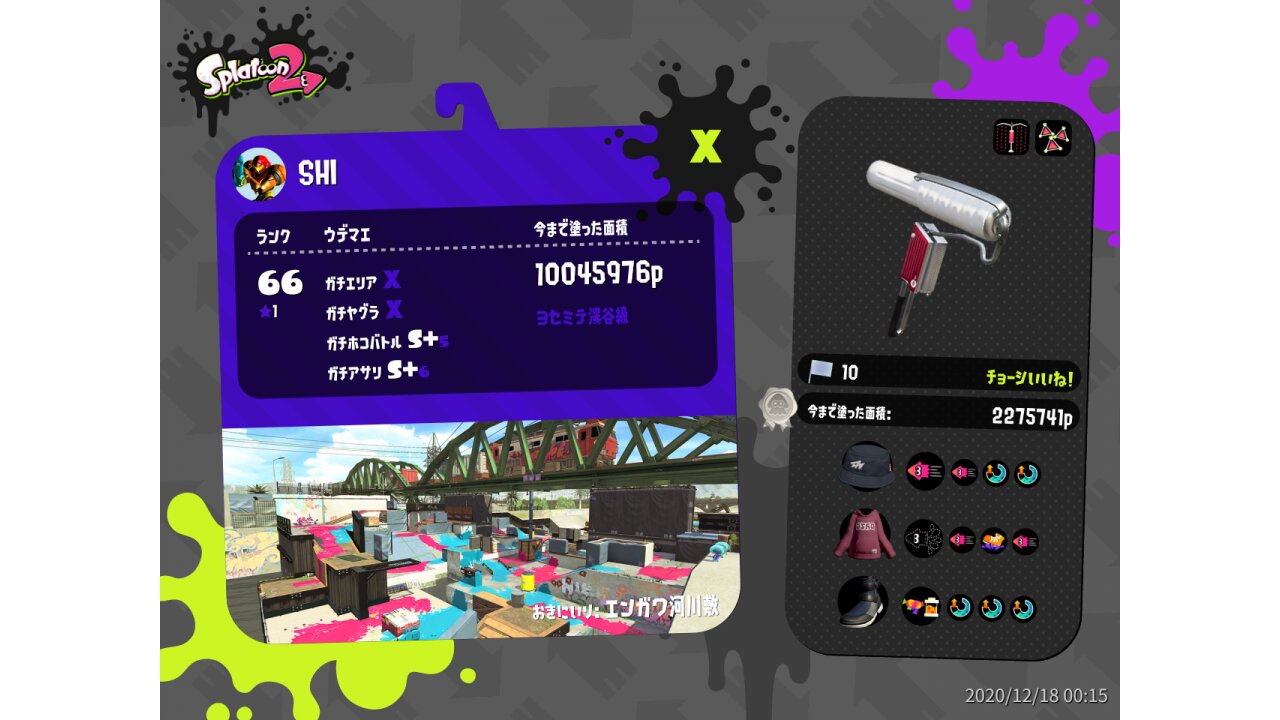Tap the sub weapon icon above the roller

point(1011,138)
